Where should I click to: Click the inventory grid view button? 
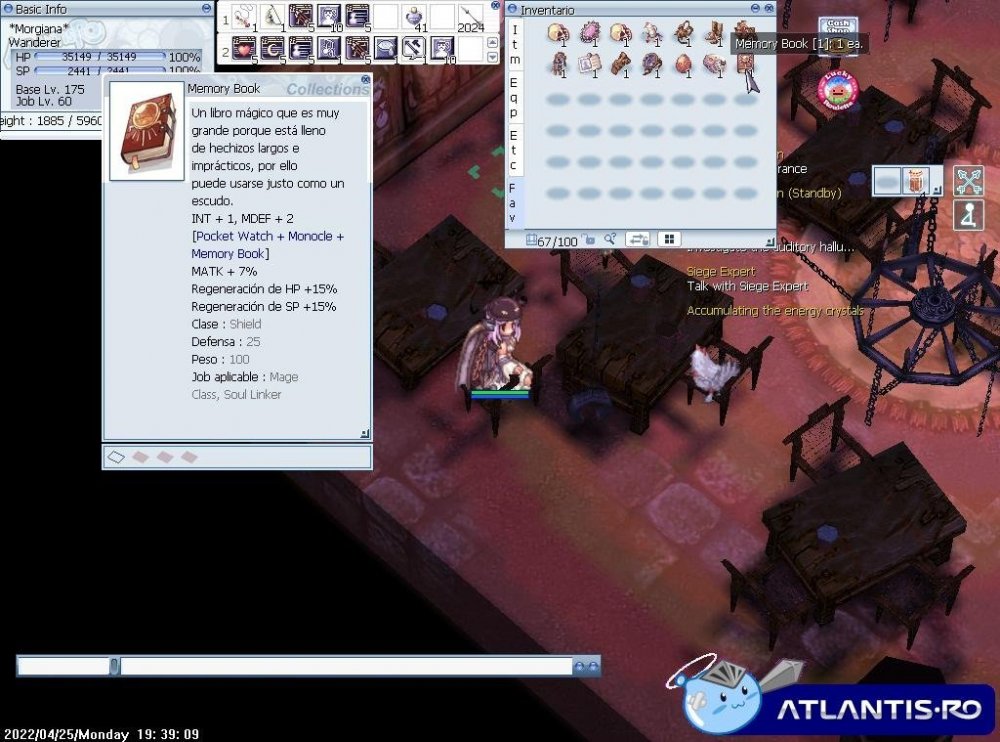click(x=667, y=239)
